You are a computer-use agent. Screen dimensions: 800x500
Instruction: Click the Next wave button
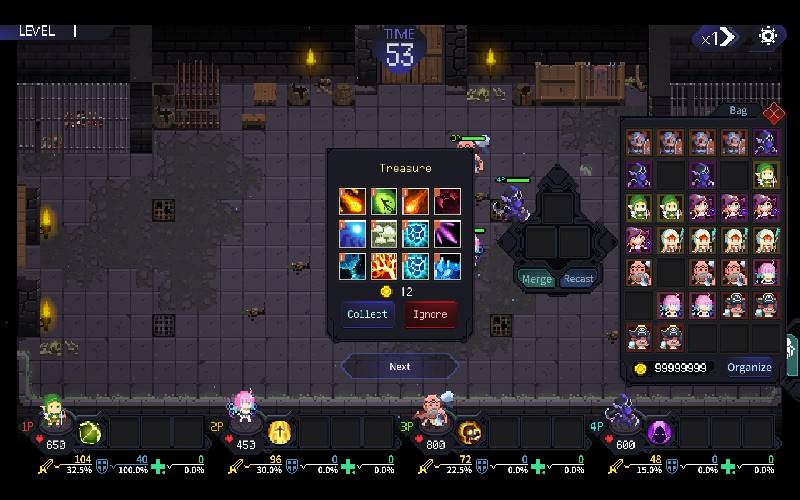[399, 366]
